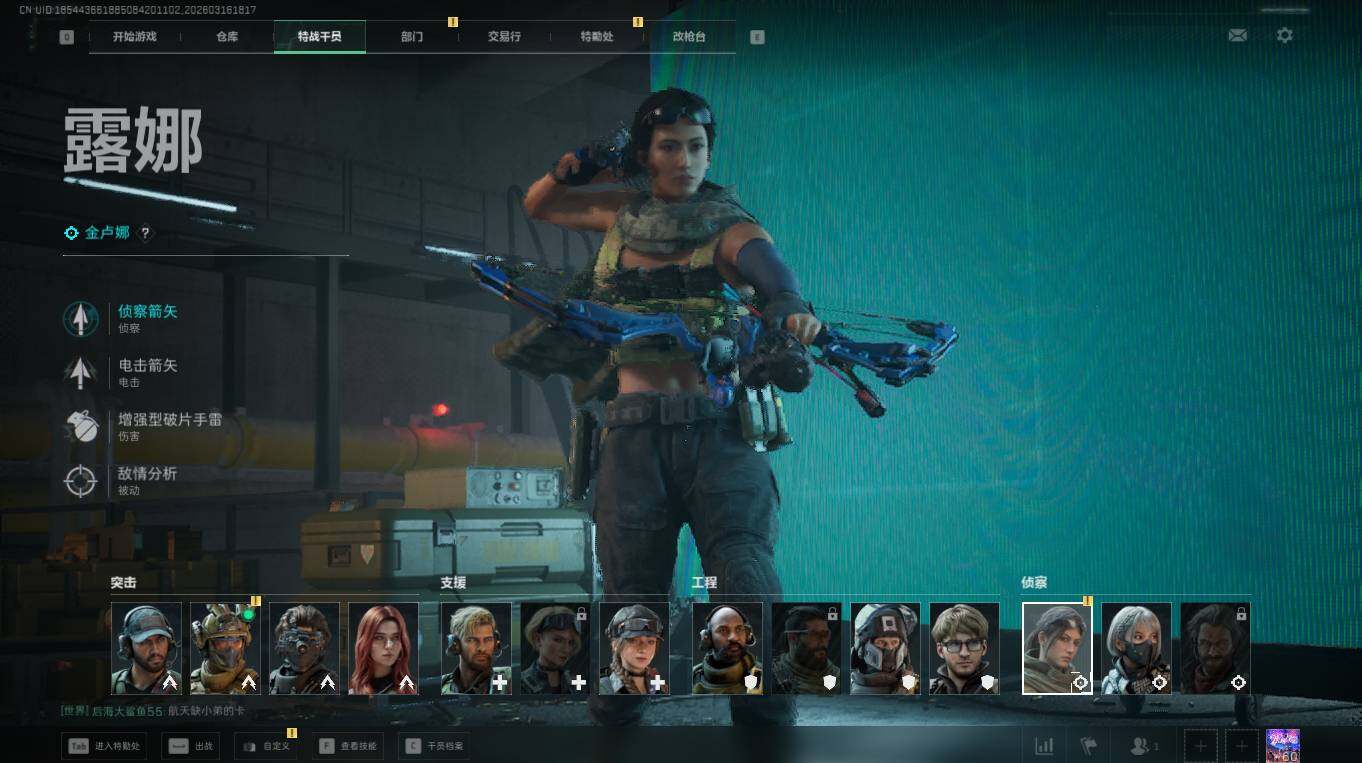
Task: Open the settings gear icon
Action: point(1285,35)
